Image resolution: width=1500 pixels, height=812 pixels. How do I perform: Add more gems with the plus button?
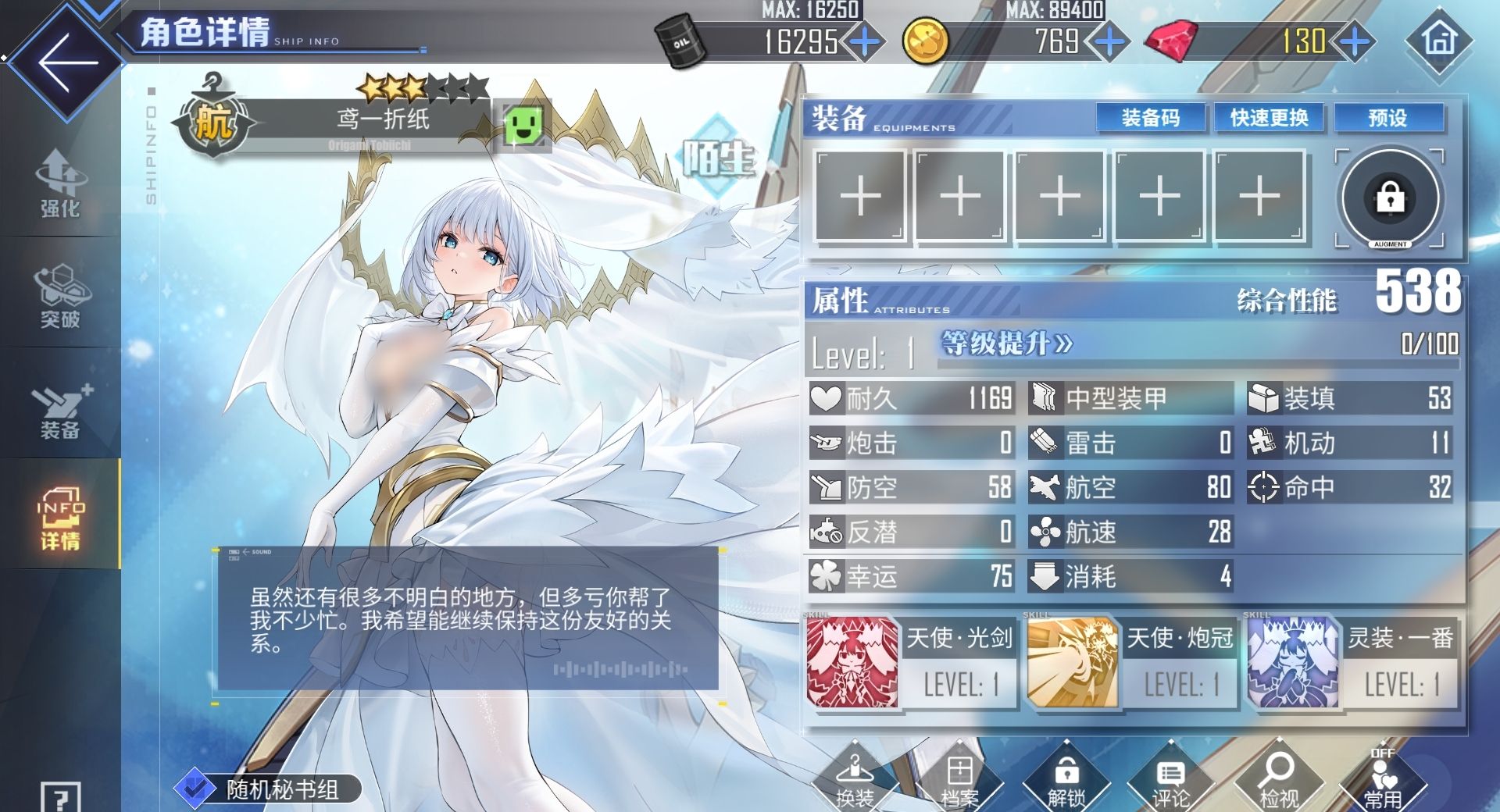[x=1354, y=41]
